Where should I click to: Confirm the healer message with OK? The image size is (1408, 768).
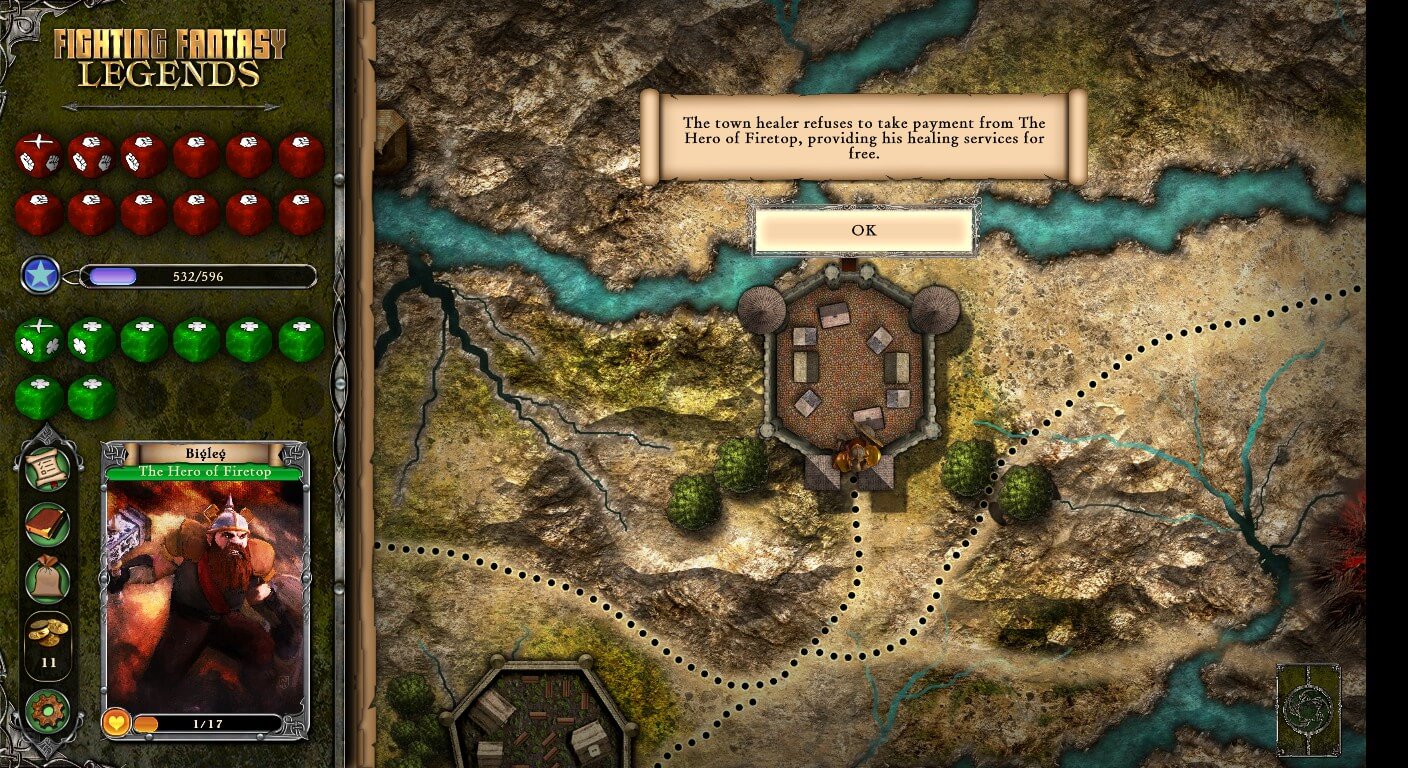[864, 231]
